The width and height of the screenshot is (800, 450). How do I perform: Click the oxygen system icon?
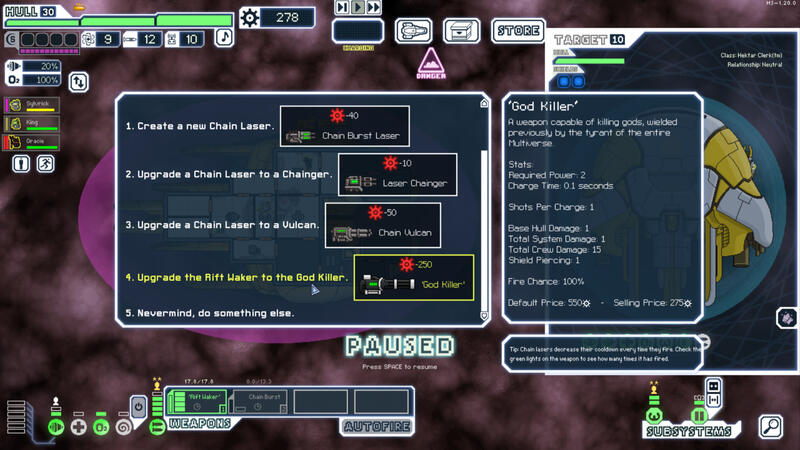[101, 427]
